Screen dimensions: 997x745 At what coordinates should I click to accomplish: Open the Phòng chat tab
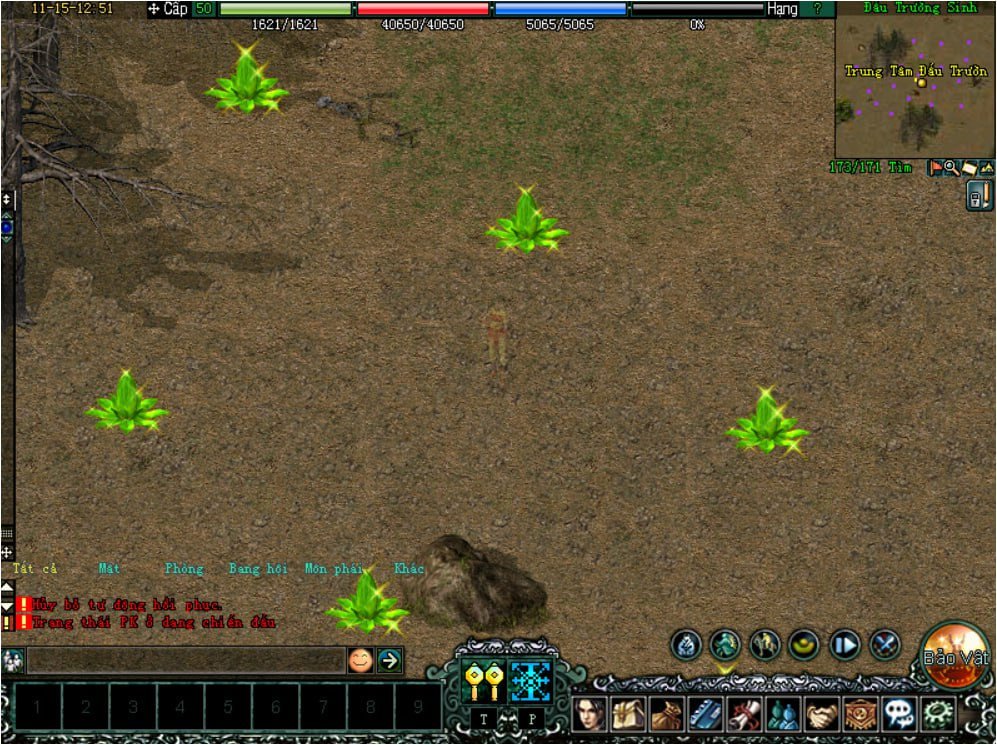(x=184, y=569)
